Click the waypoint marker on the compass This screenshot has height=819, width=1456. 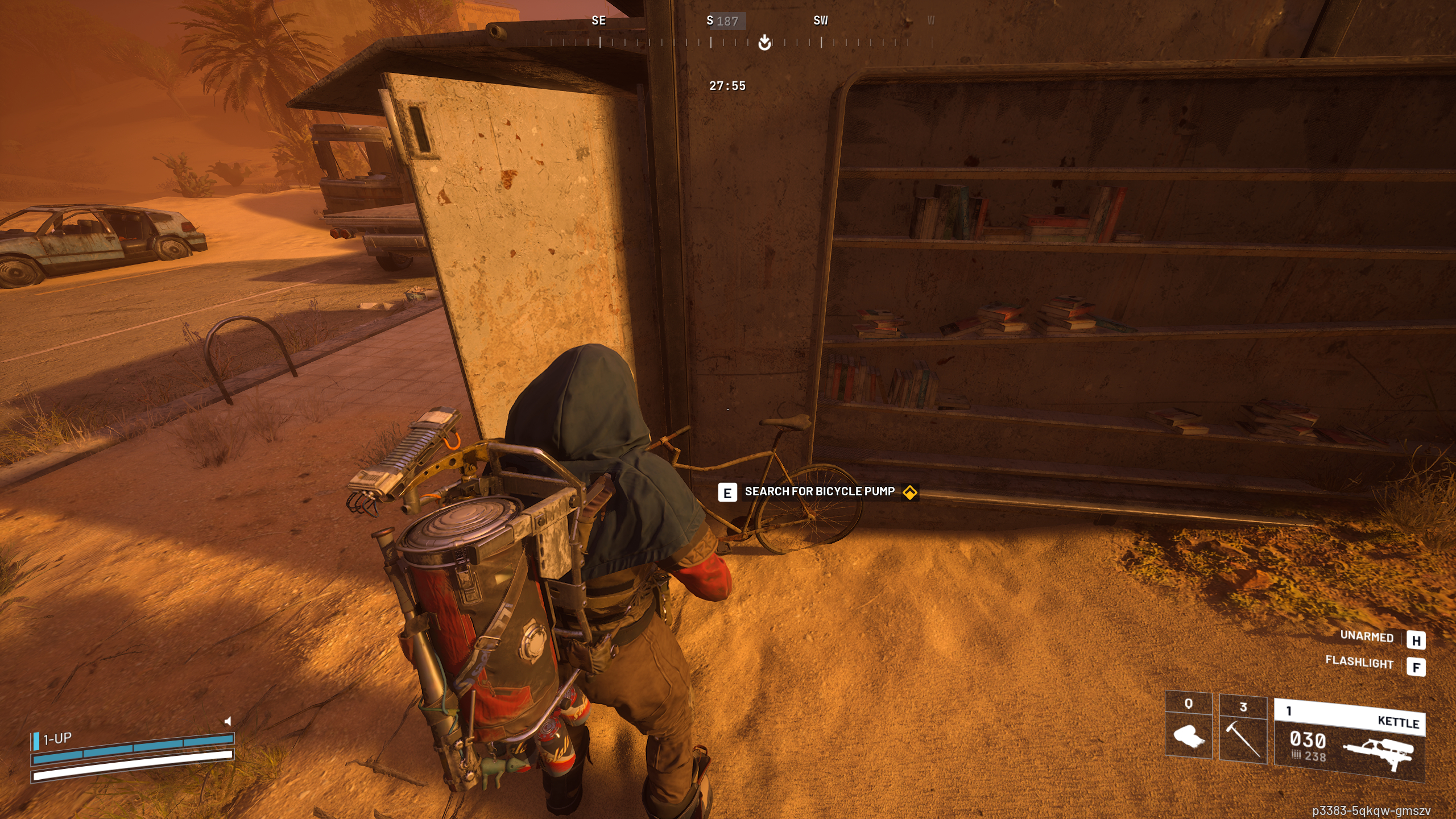(x=763, y=43)
